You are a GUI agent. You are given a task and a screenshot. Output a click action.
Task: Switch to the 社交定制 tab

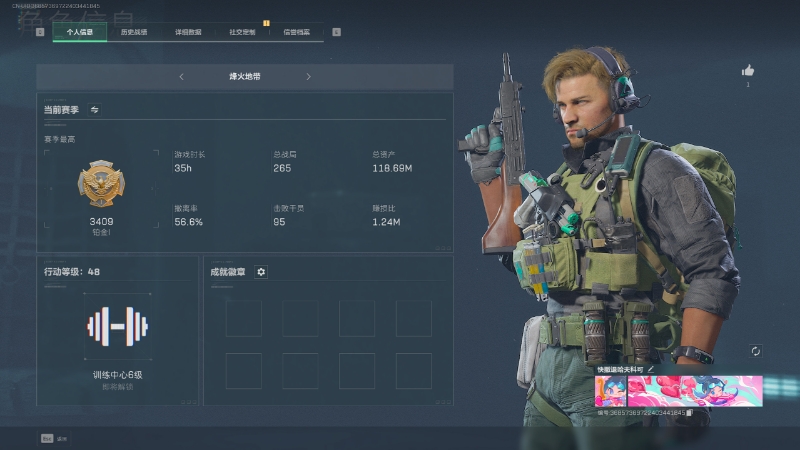242,32
